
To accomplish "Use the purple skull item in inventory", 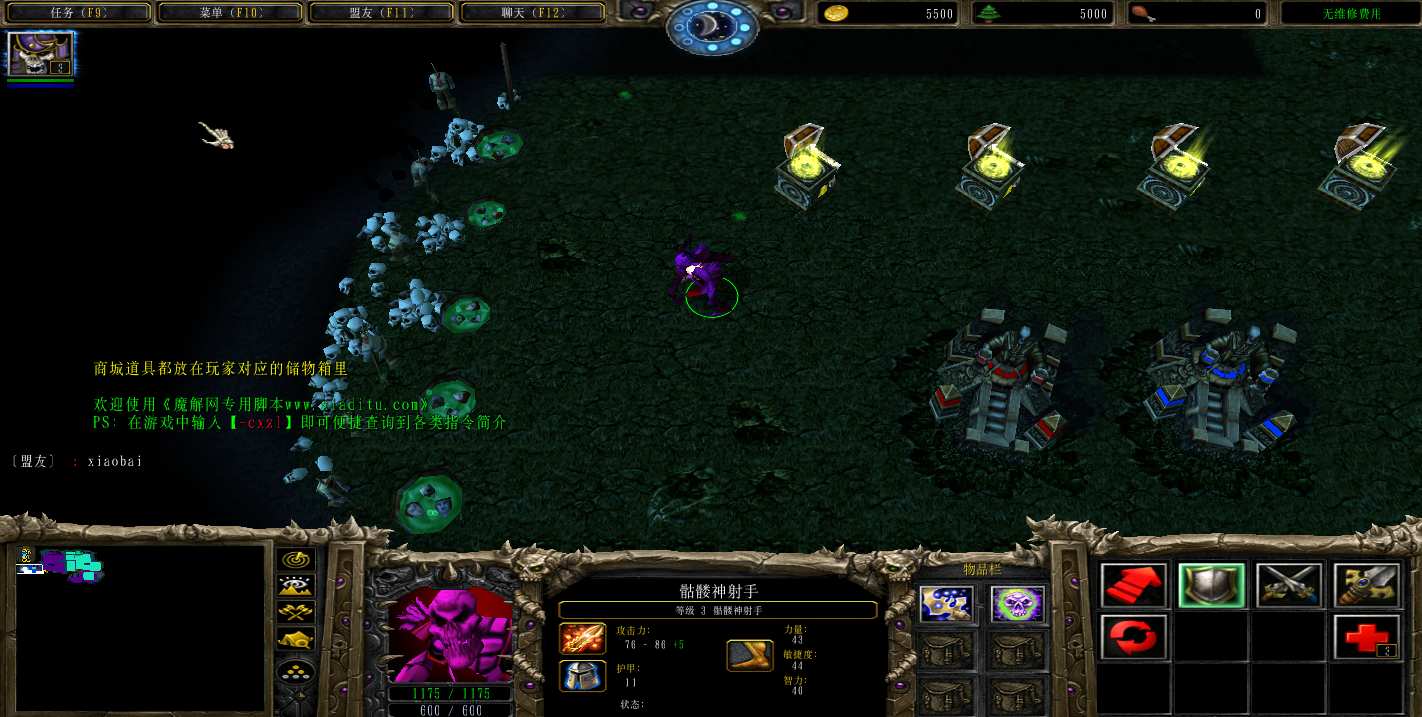I will click(1017, 604).
